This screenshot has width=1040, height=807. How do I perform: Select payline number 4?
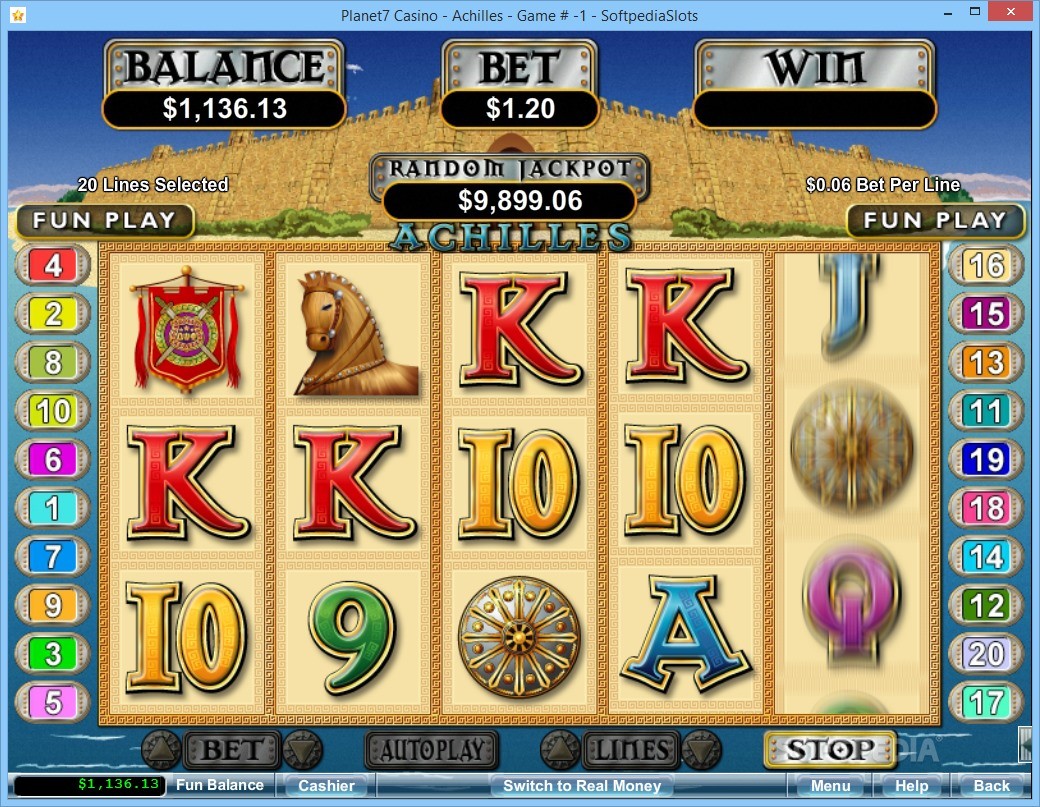click(54, 266)
